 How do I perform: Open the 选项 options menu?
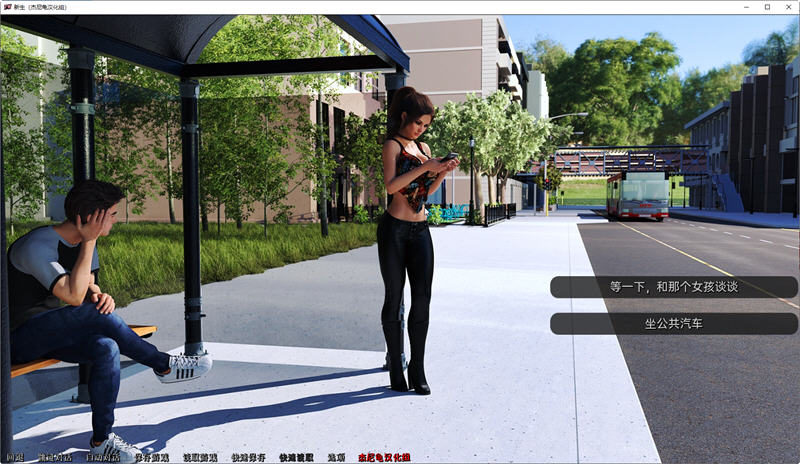tap(335, 457)
